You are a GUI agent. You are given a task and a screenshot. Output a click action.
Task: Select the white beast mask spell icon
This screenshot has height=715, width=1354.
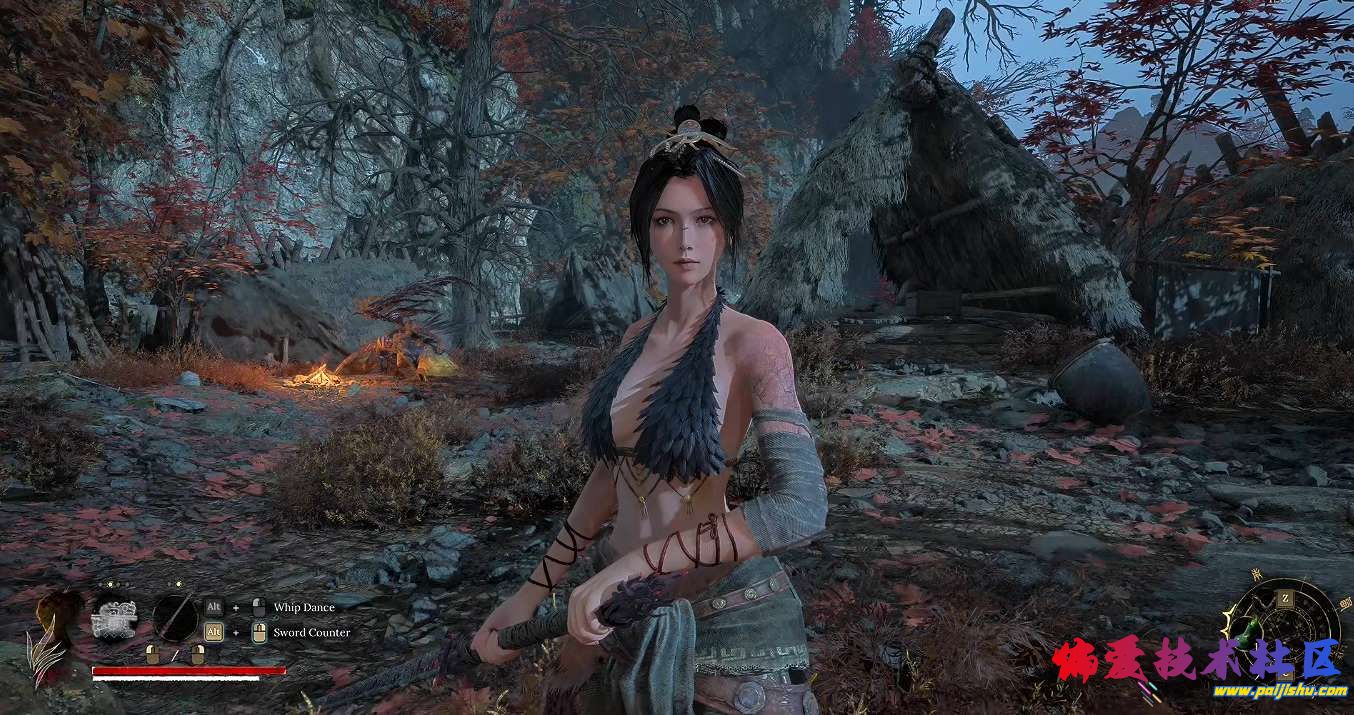pyautogui.click(x=112, y=618)
